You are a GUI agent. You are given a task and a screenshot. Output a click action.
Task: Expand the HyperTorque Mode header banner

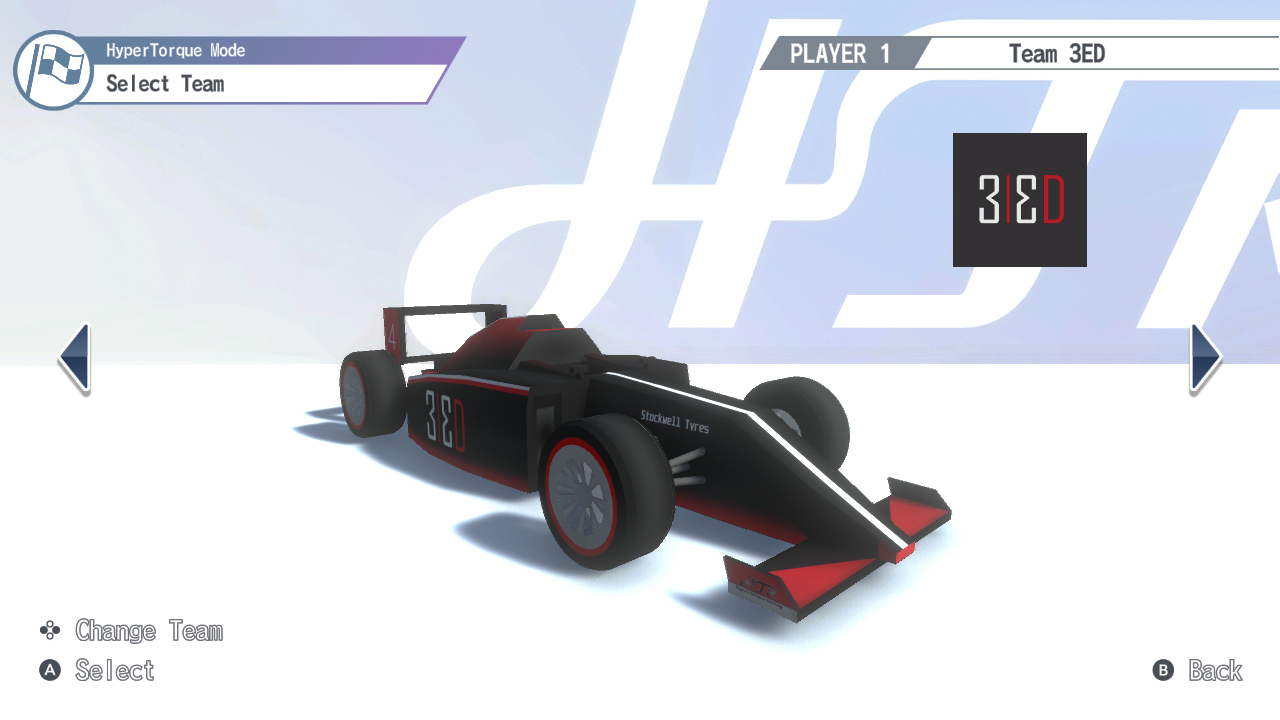pos(175,50)
